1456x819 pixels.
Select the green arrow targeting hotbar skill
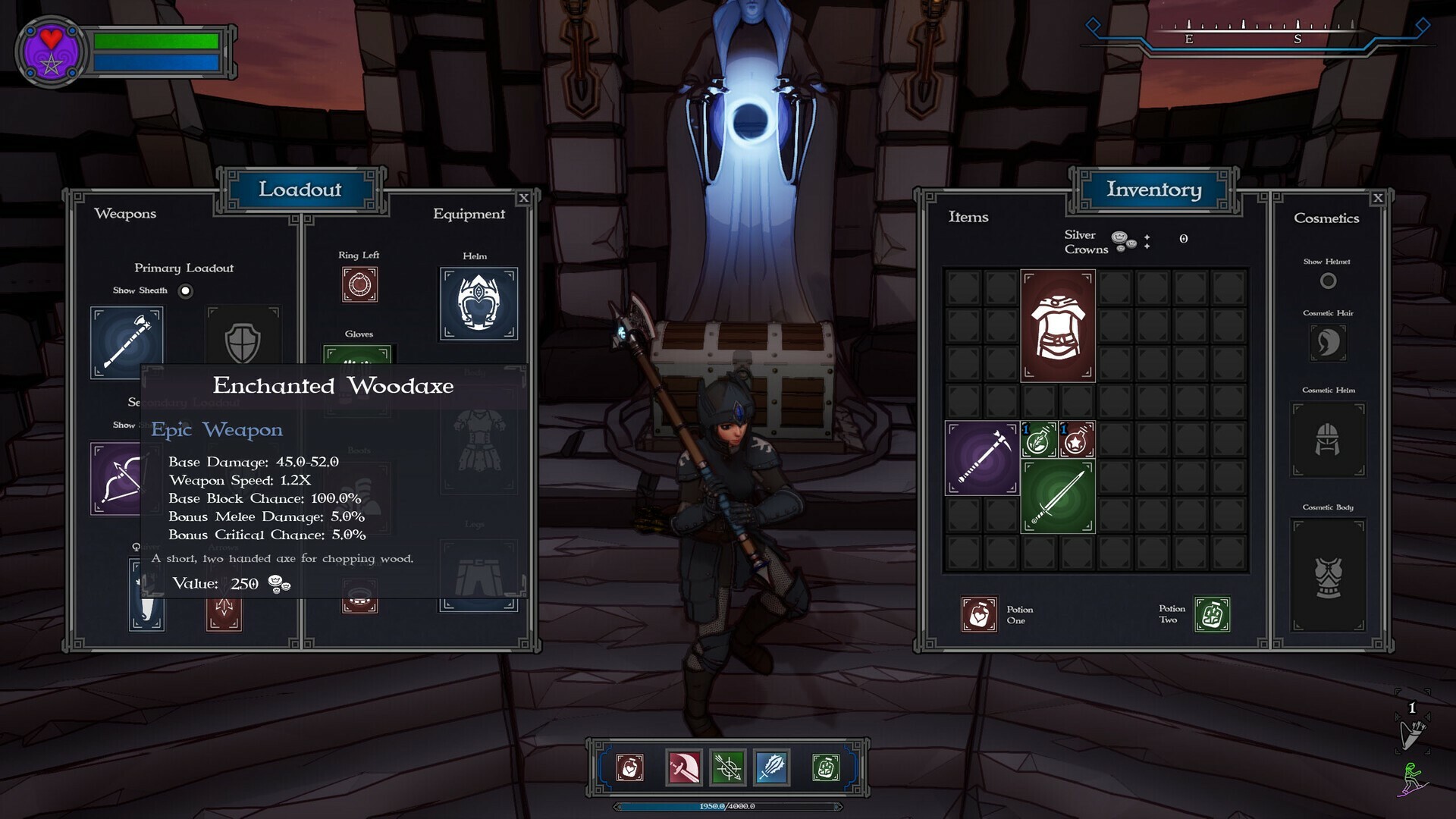coord(727,767)
